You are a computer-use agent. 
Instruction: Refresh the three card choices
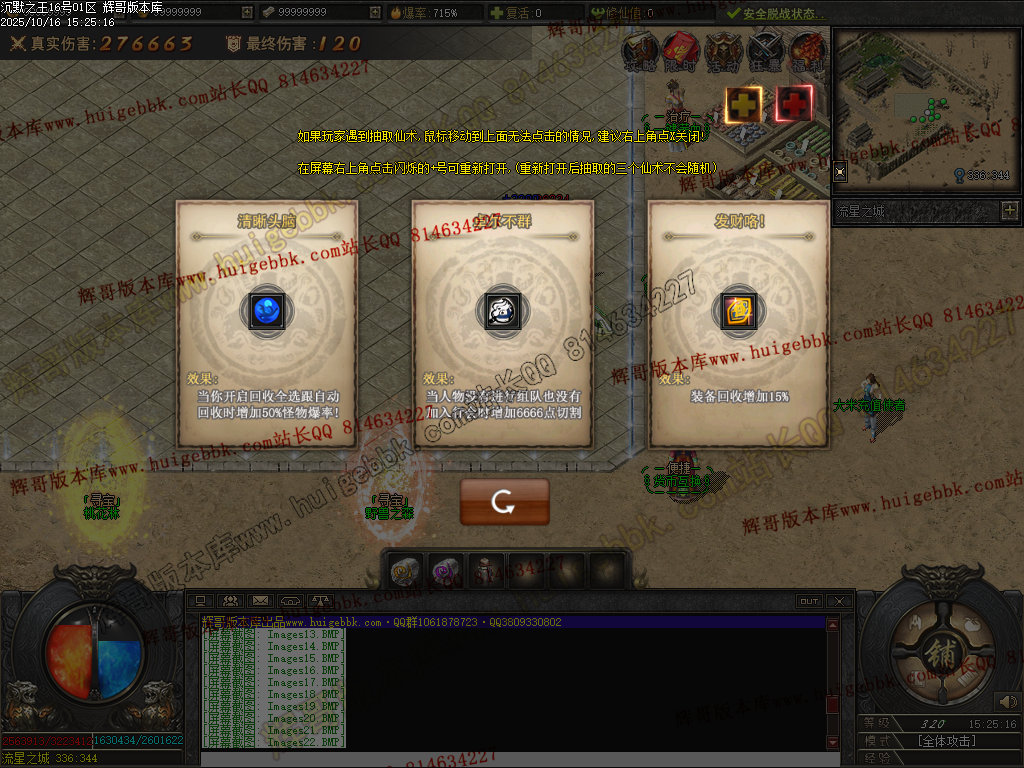pos(504,502)
